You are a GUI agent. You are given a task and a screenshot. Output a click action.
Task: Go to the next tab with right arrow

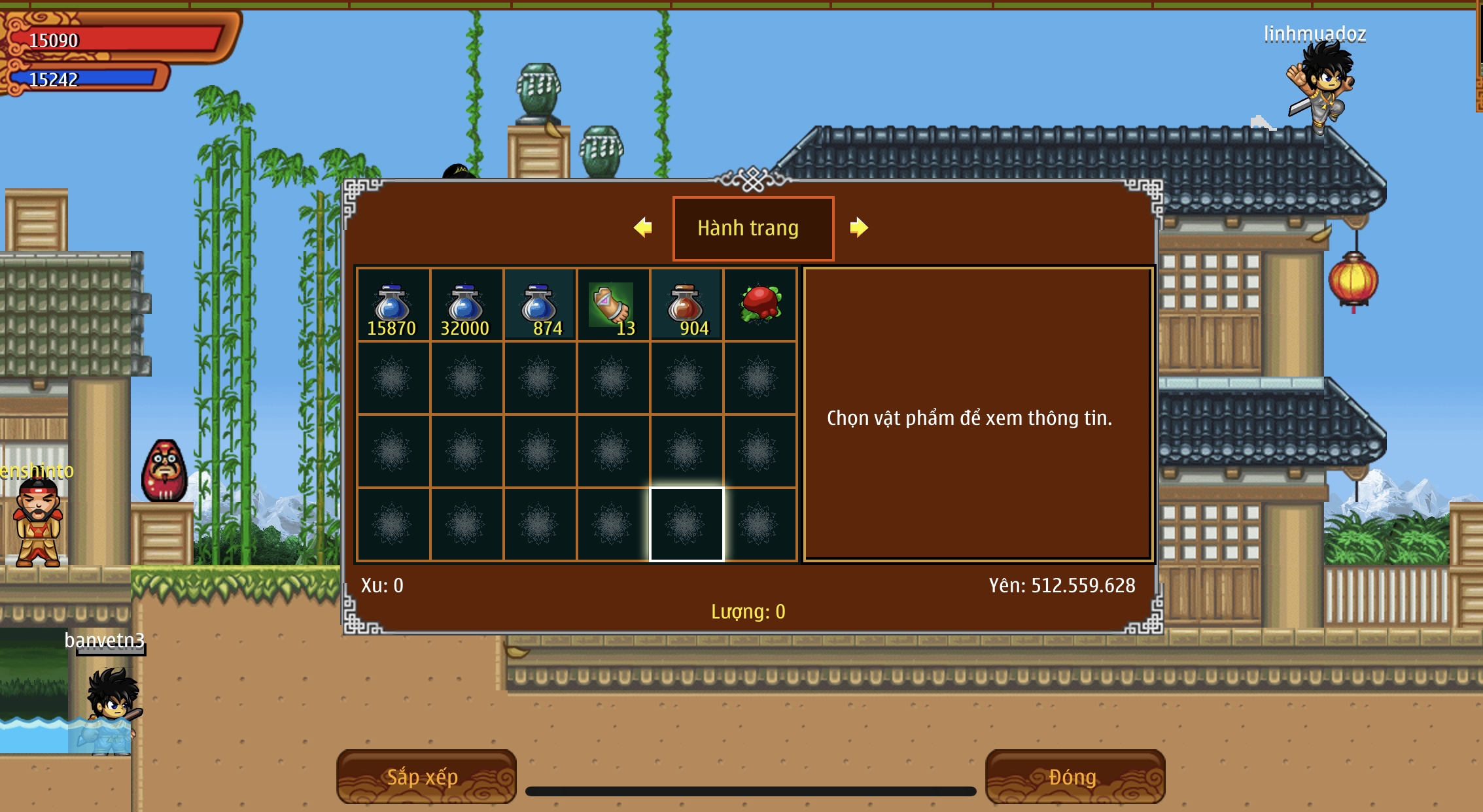pyautogui.click(x=858, y=228)
